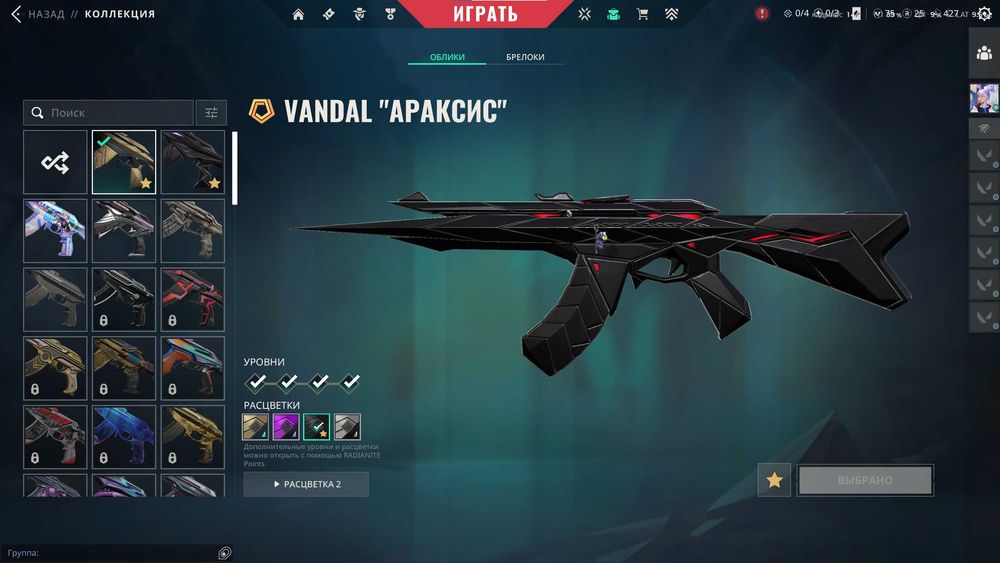
Task: Choose the pastel holographic Vandal skin
Action: coord(56,231)
